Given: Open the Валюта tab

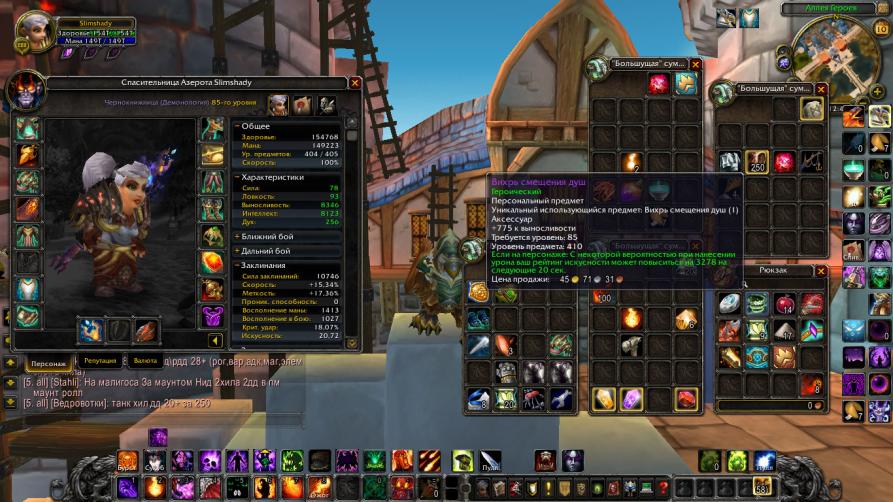Looking at the screenshot, I should click(x=145, y=361).
